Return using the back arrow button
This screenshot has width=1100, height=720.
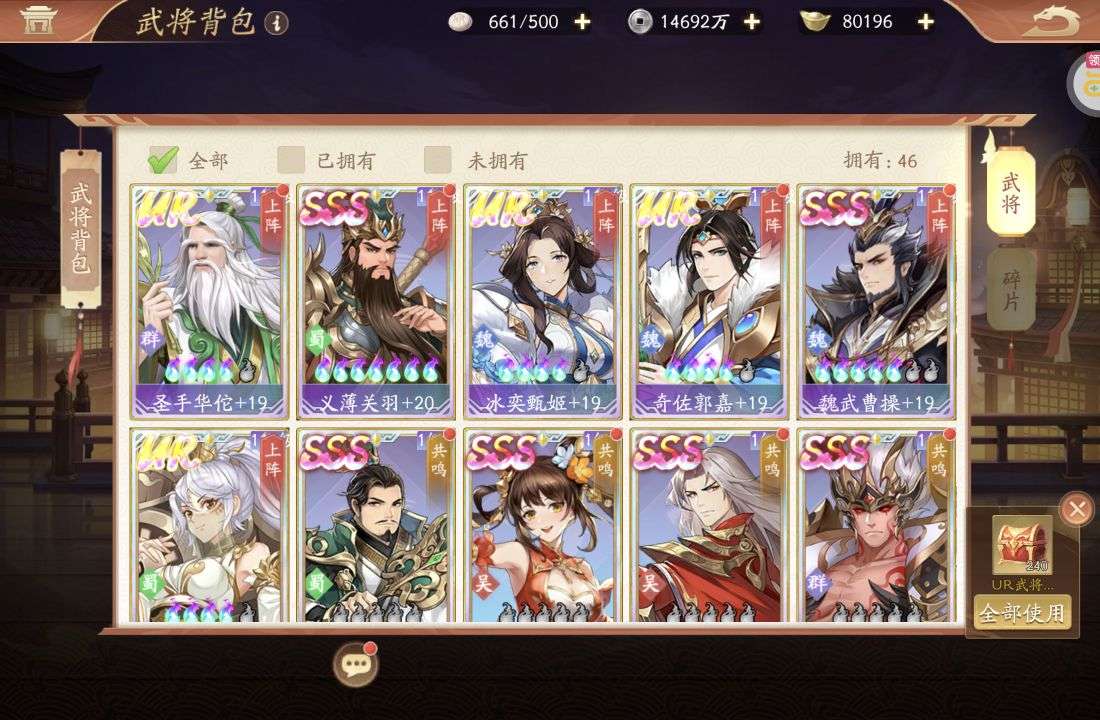1056,20
